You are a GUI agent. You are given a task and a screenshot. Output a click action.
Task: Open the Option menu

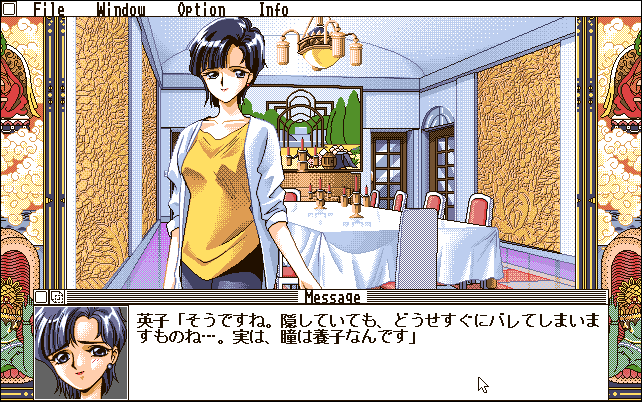click(x=201, y=10)
